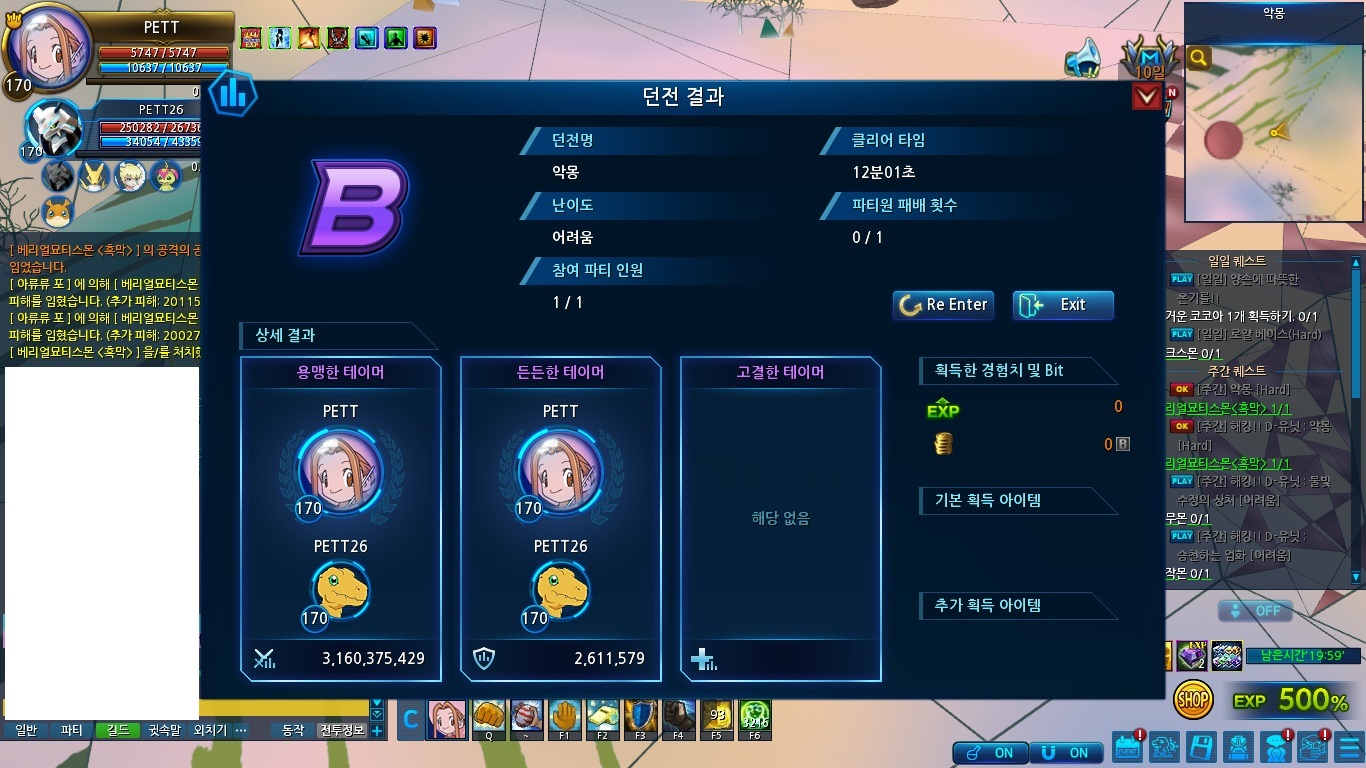Screen dimensions: 1366x768
Task: Select the 길드 chat tab
Action: coord(117,730)
